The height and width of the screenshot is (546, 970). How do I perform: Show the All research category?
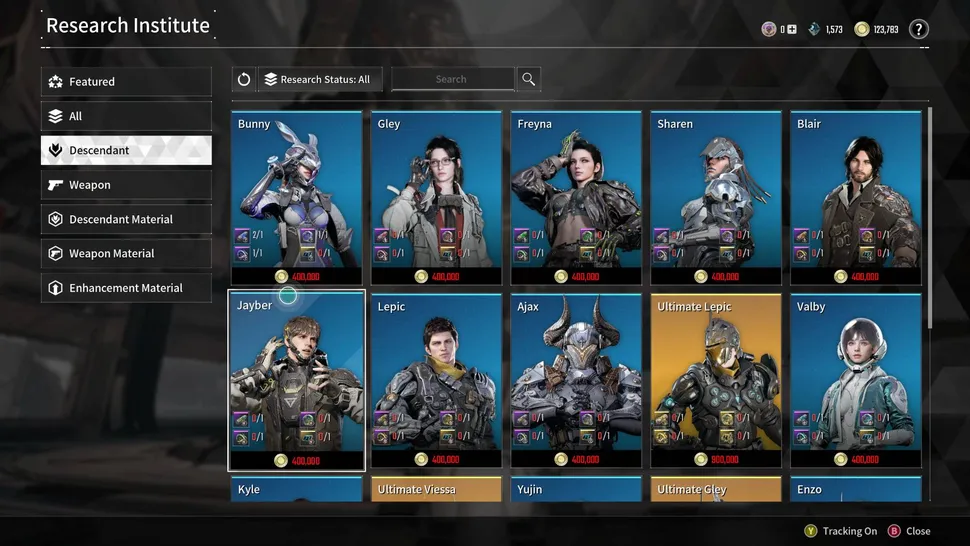pyautogui.click(x=126, y=116)
